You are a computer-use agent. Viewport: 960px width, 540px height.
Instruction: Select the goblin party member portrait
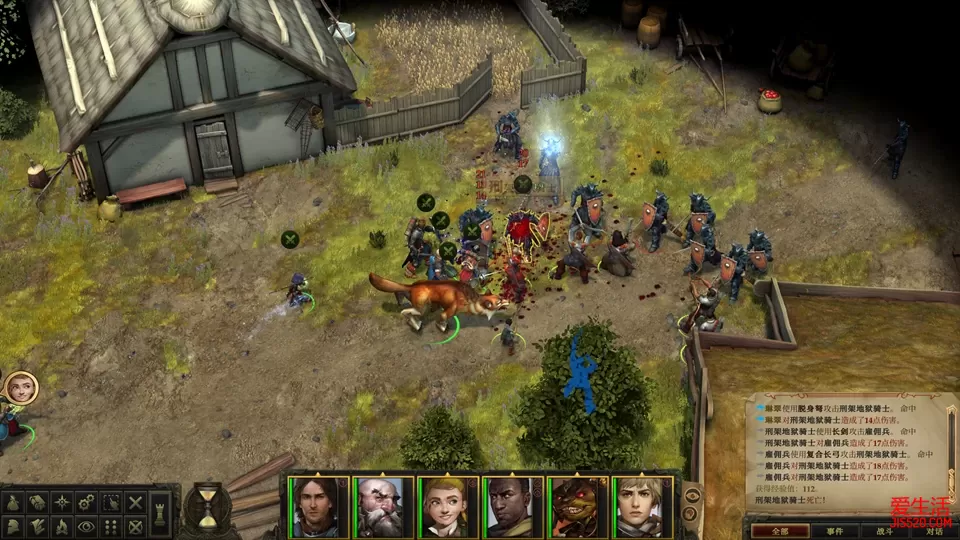[x=577, y=506]
